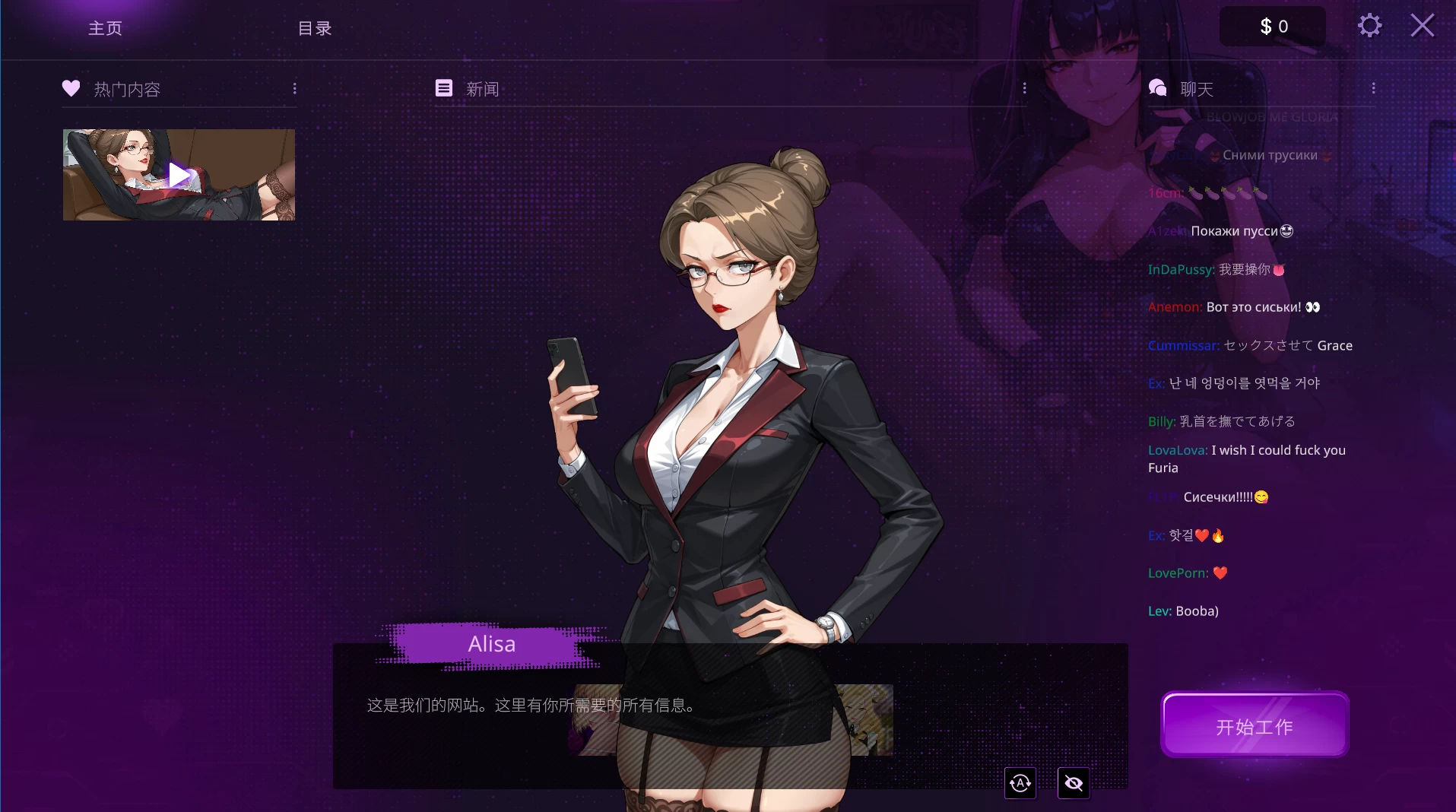Screen dimensions: 1456x812
Task: Click the chat bubble icon beside 聊天
Action: click(1157, 87)
